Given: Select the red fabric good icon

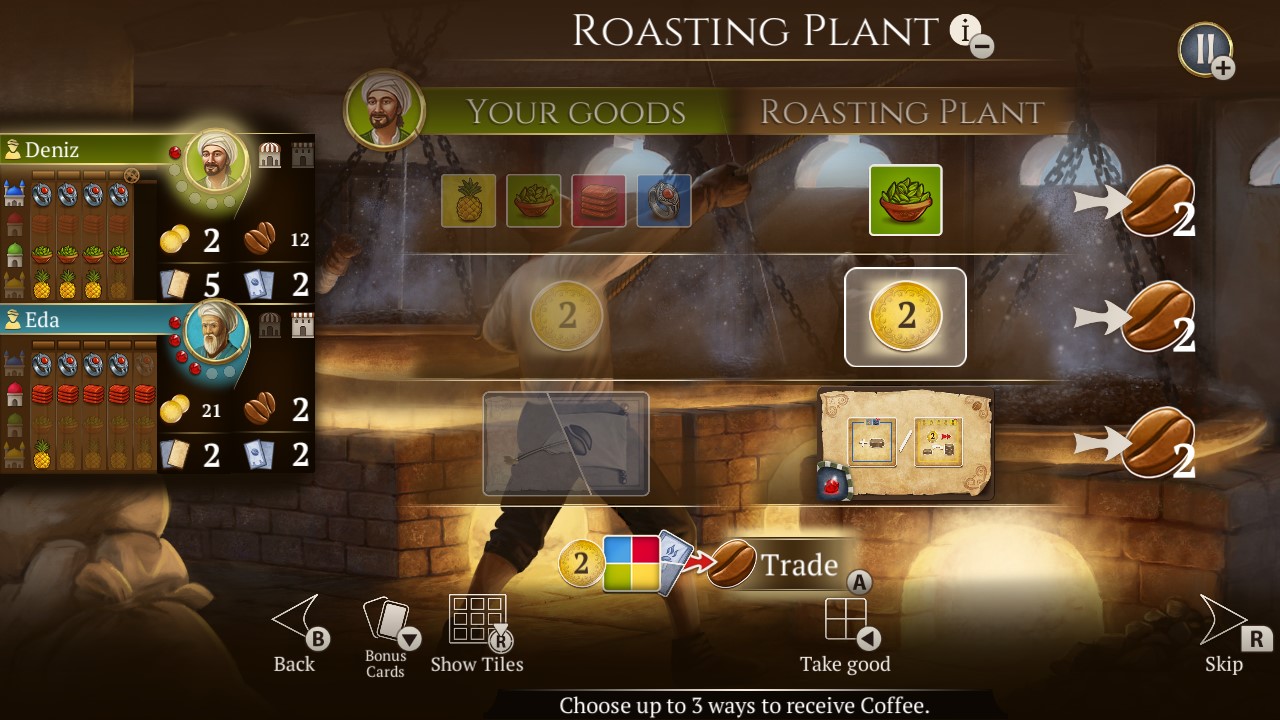Looking at the screenshot, I should [599, 200].
